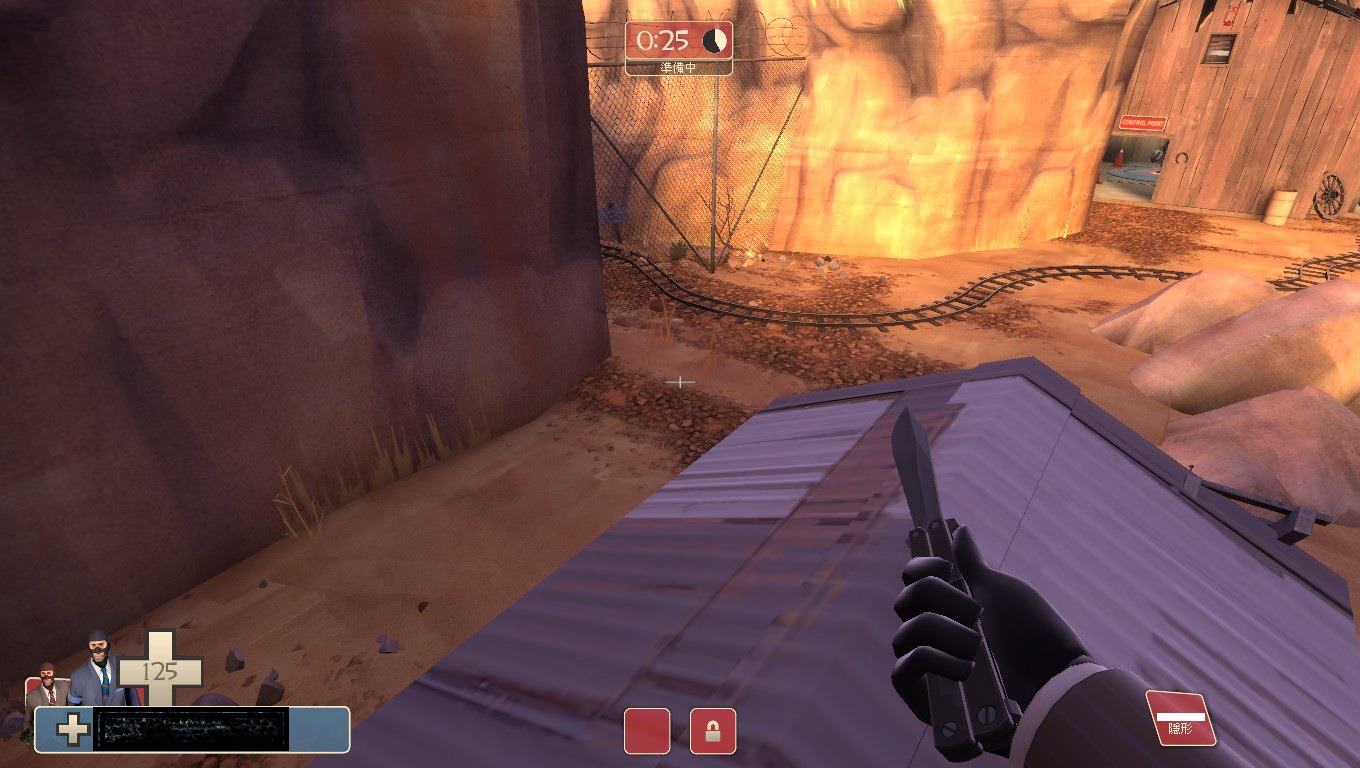Screen dimensions: 1360x768
Task: Select the plain red control point icon
Action: click(647, 731)
